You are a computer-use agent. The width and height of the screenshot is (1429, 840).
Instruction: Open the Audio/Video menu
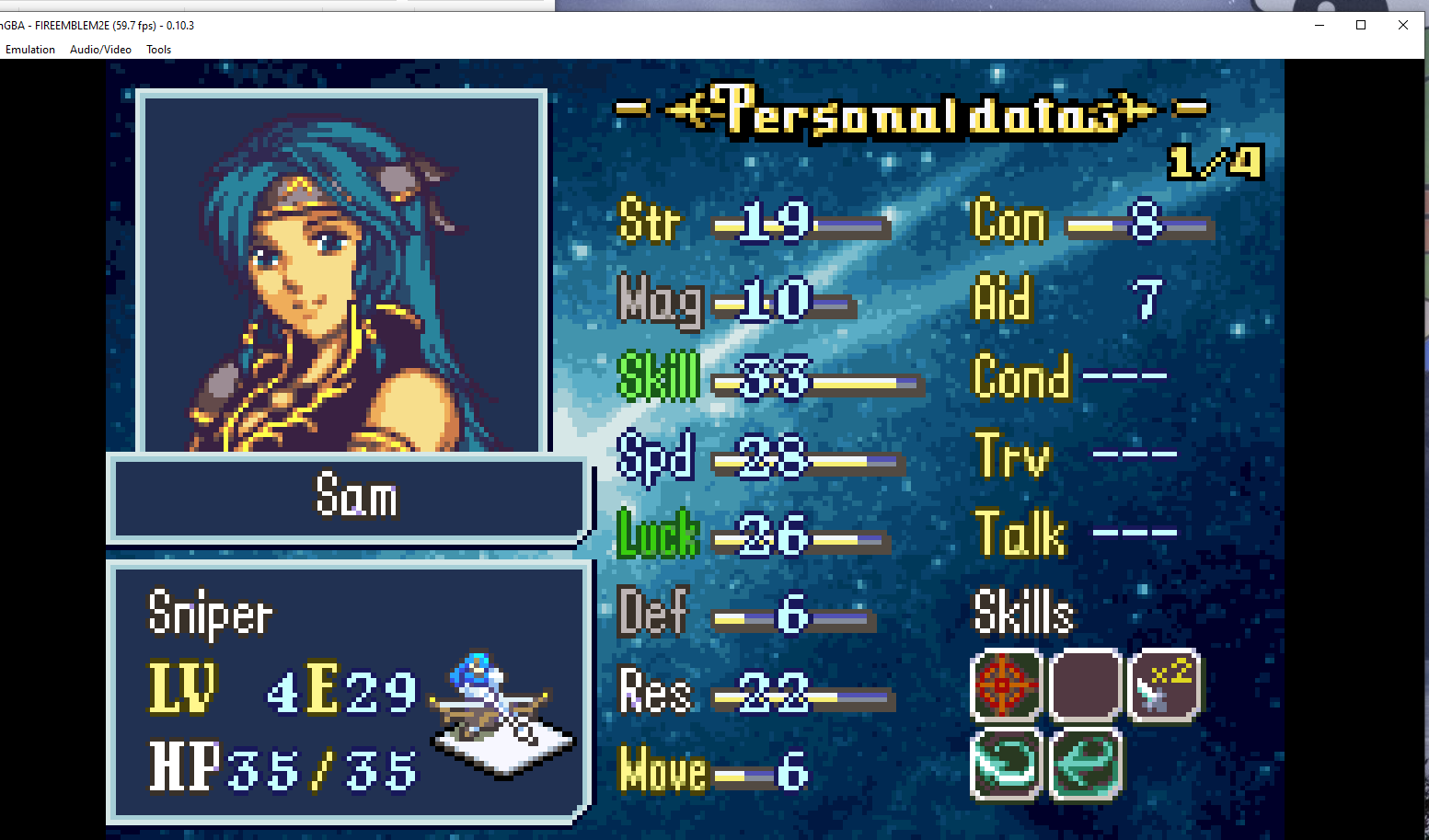click(99, 50)
